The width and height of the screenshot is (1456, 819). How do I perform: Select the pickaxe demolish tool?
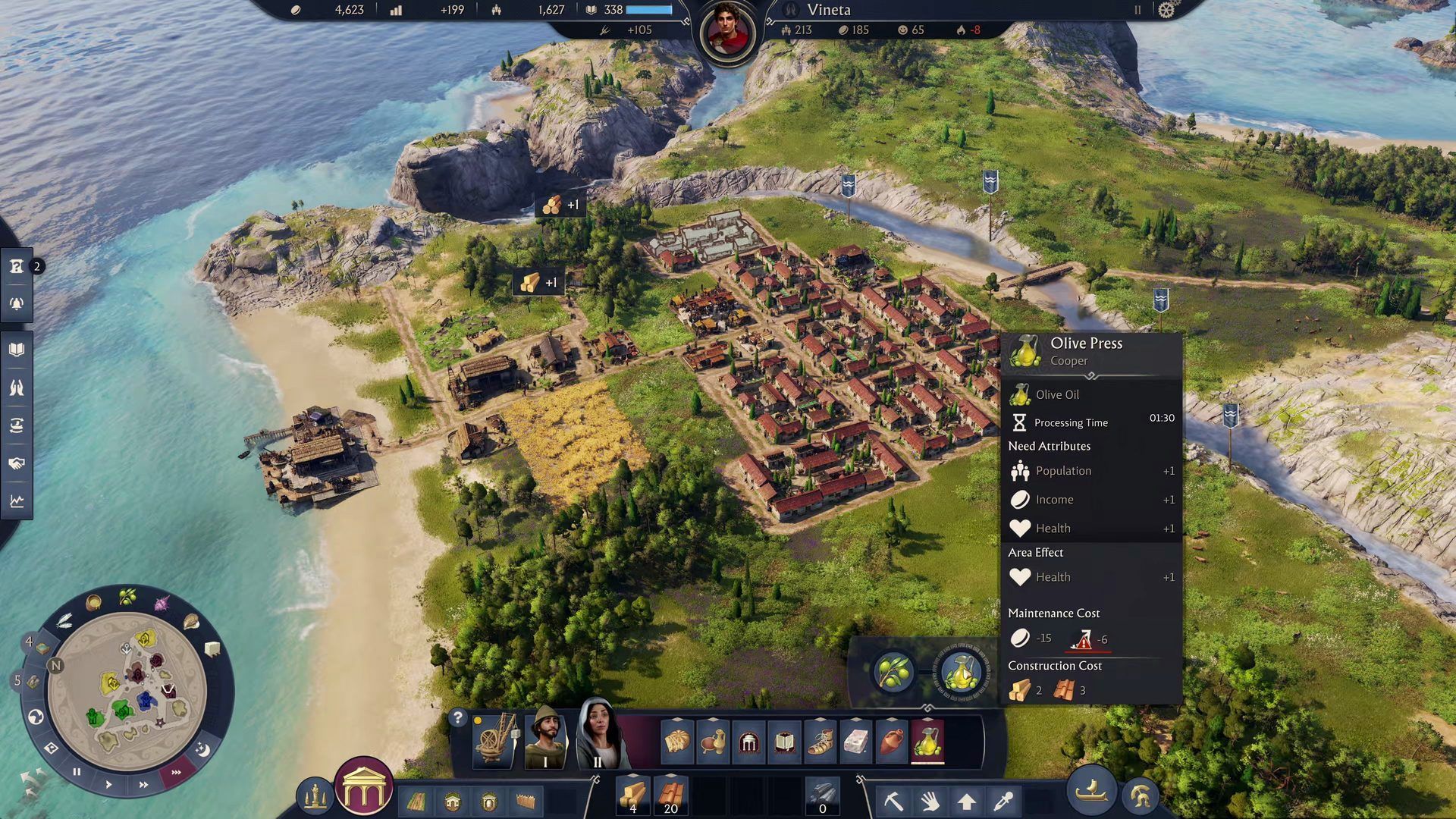894,801
